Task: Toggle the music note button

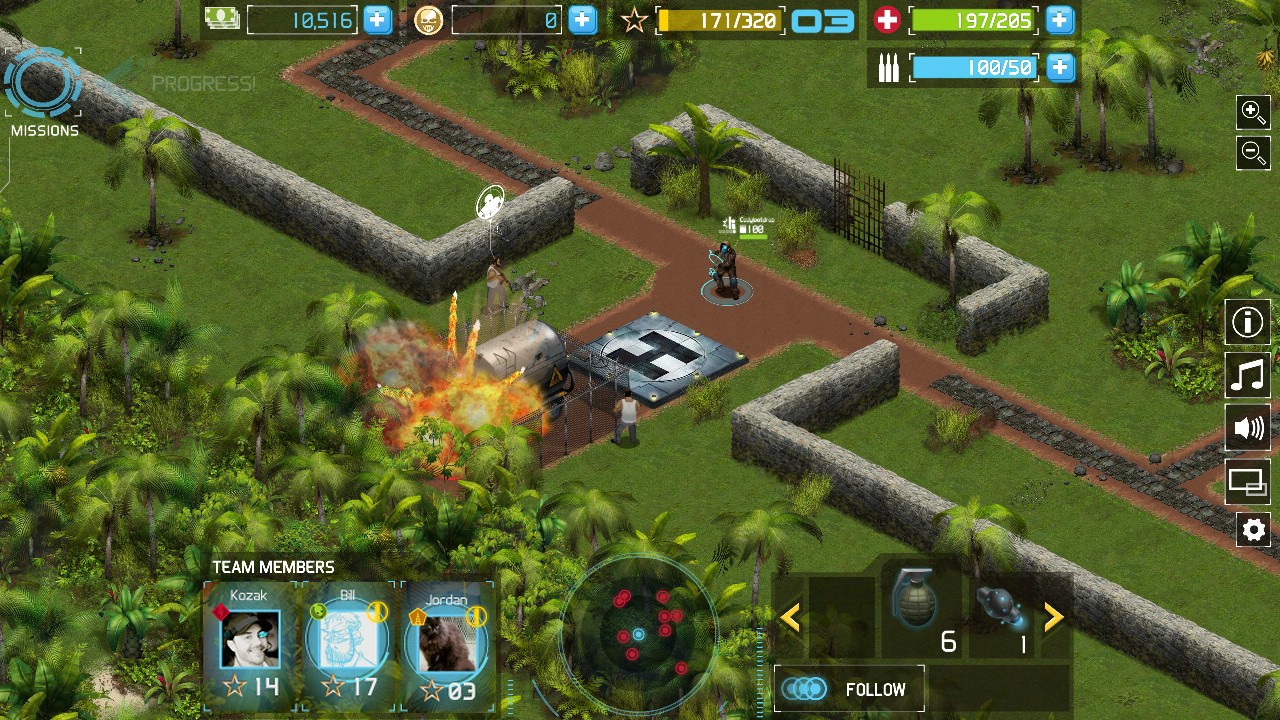Action: click(x=1248, y=376)
